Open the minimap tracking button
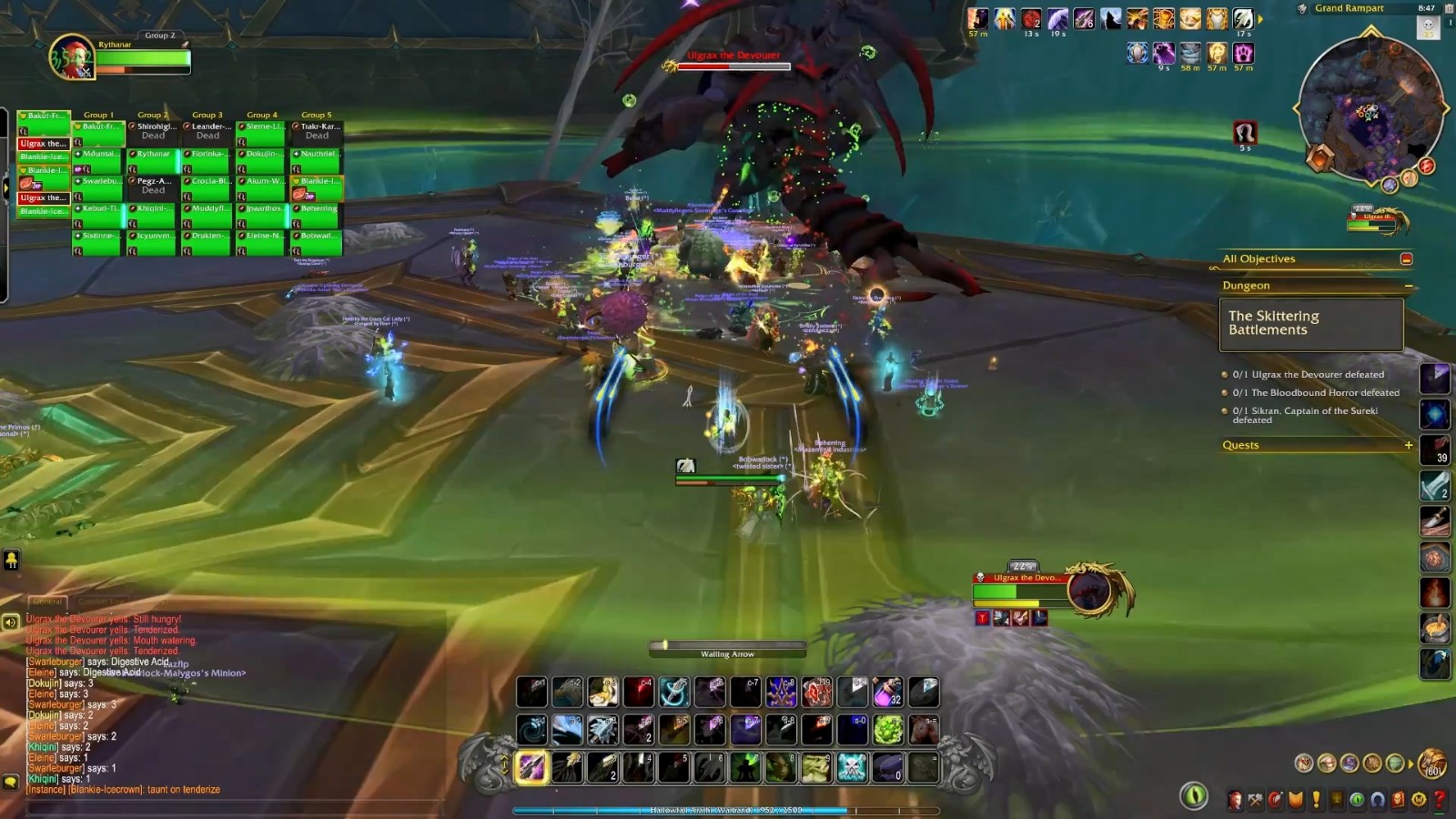This screenshot has width=1456, height=819. (x=1302, y=8)
